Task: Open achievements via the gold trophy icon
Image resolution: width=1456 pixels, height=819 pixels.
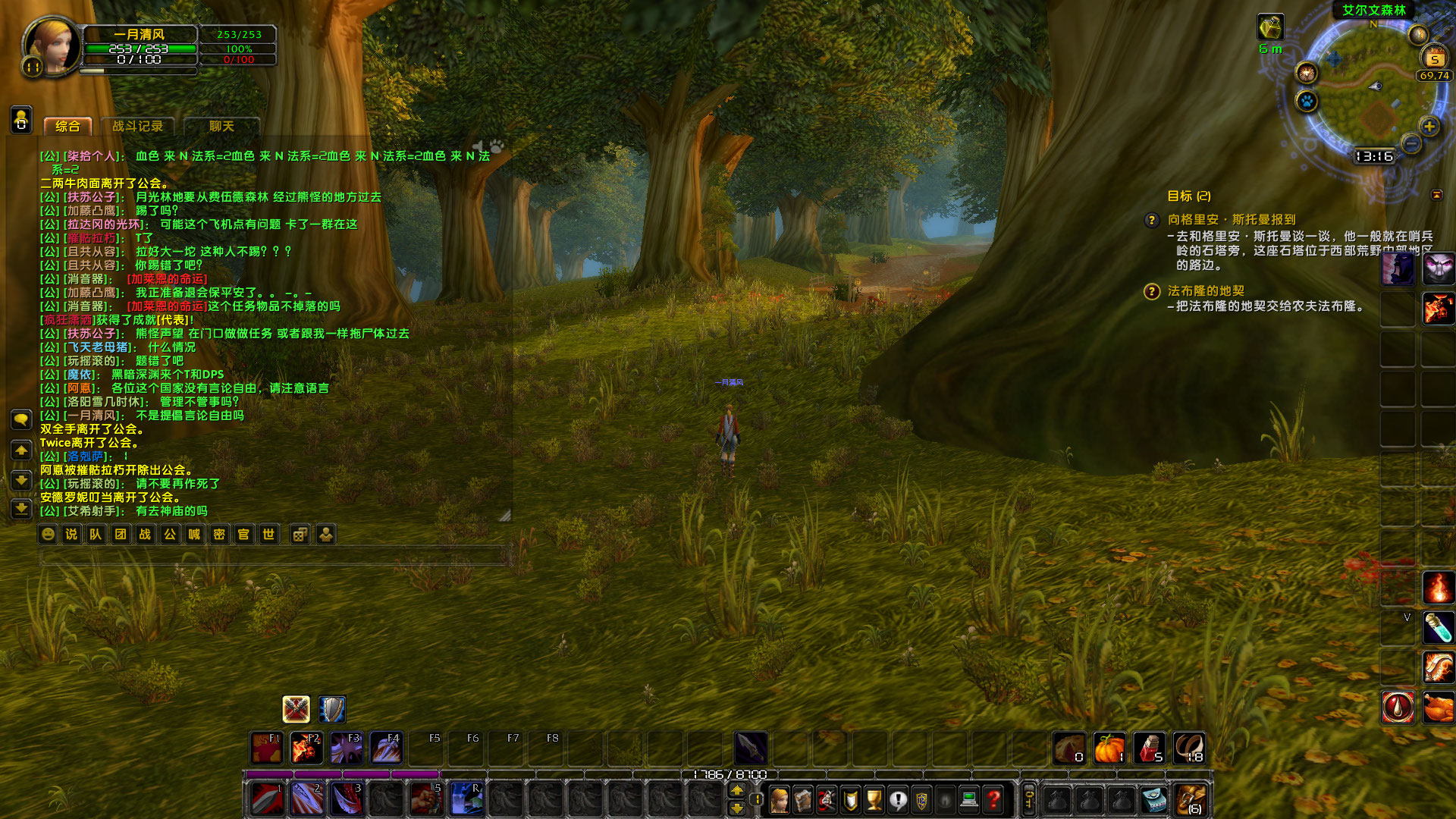Action: 874,799
